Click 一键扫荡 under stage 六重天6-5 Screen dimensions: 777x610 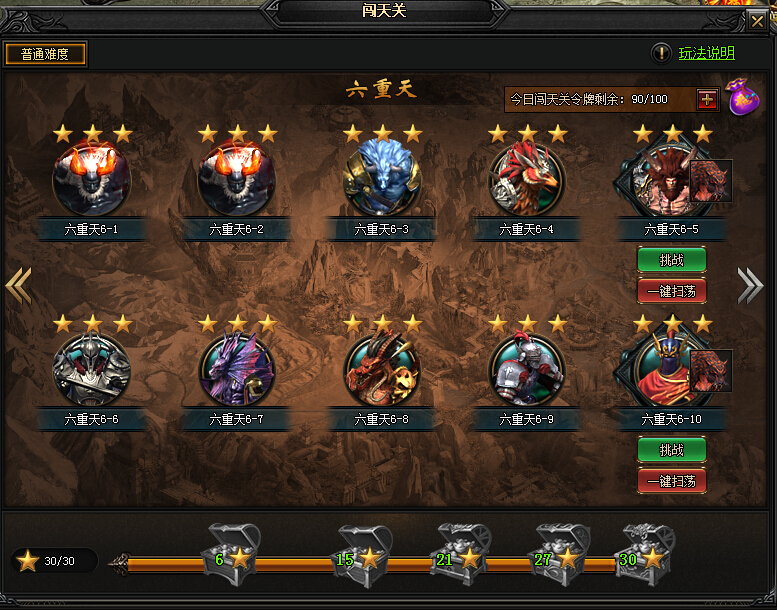672,291
